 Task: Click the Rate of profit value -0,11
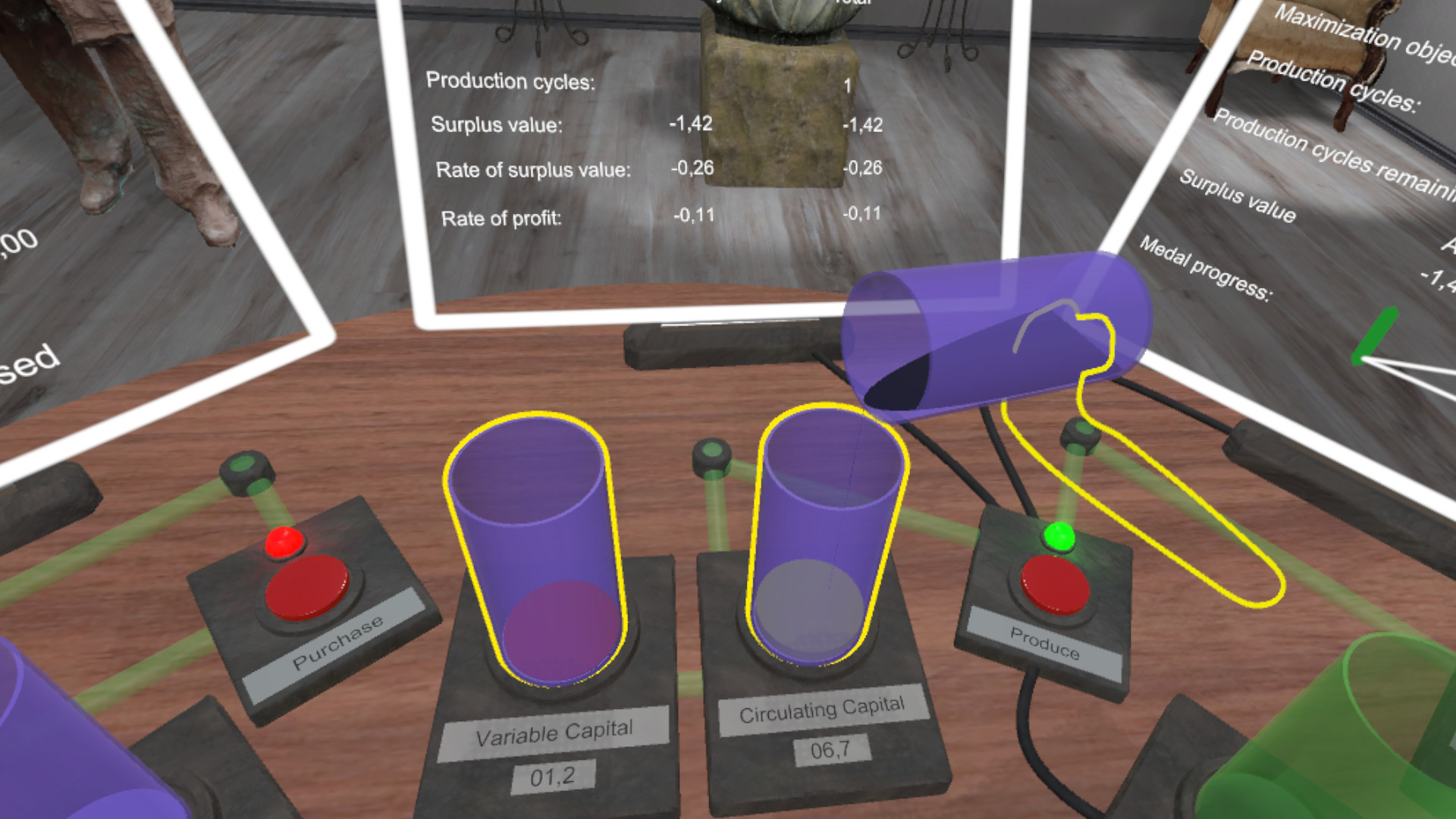(695, 215)
